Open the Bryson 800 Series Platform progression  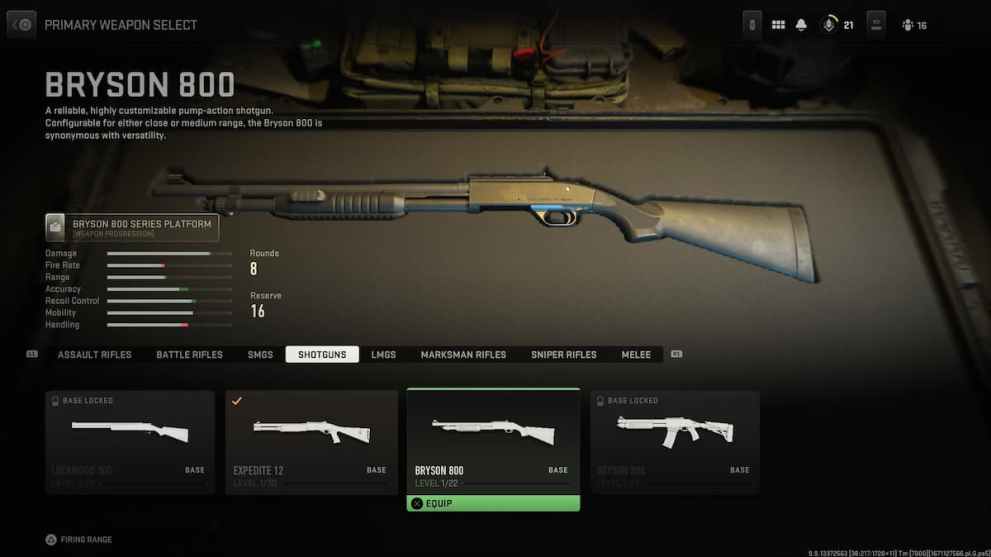(132, 228)
